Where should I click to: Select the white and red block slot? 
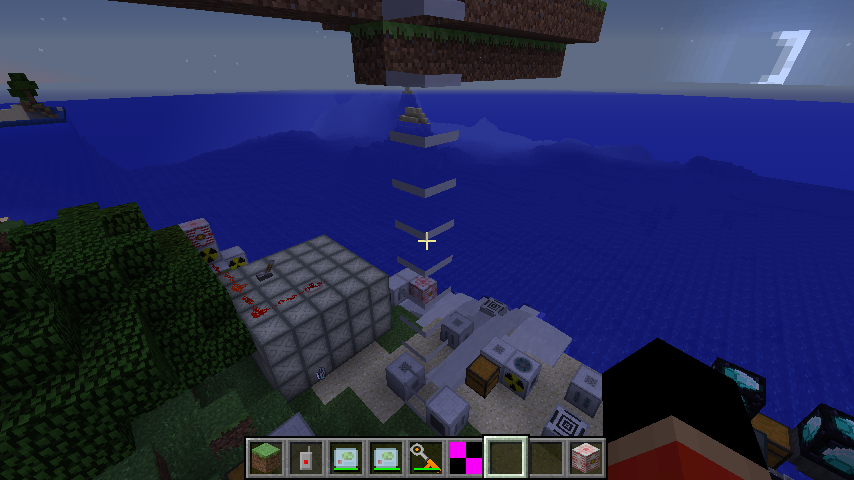[x=585, y=457]
